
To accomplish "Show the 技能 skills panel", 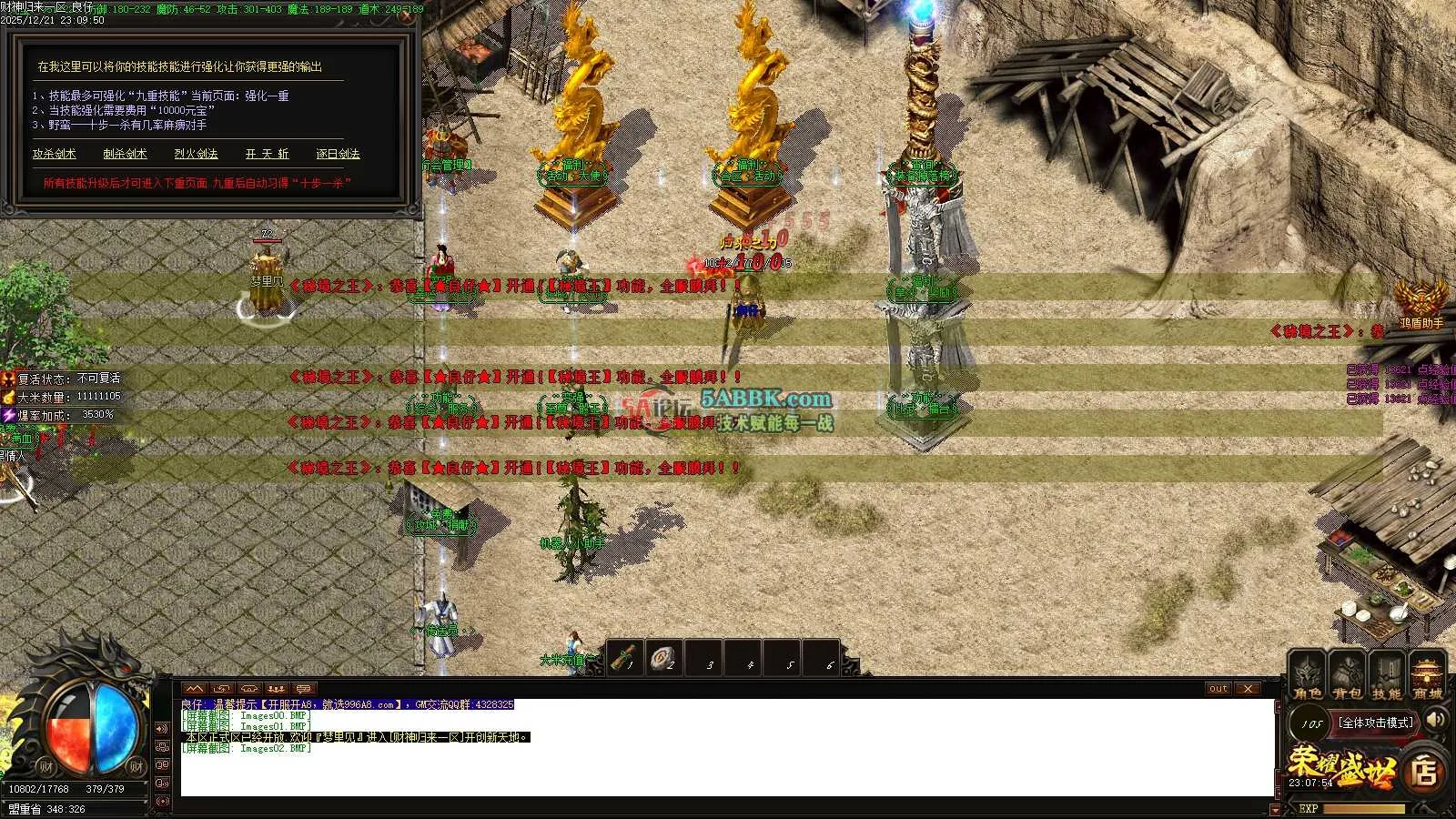I will pyautogui.click(x=1387, y=677).
